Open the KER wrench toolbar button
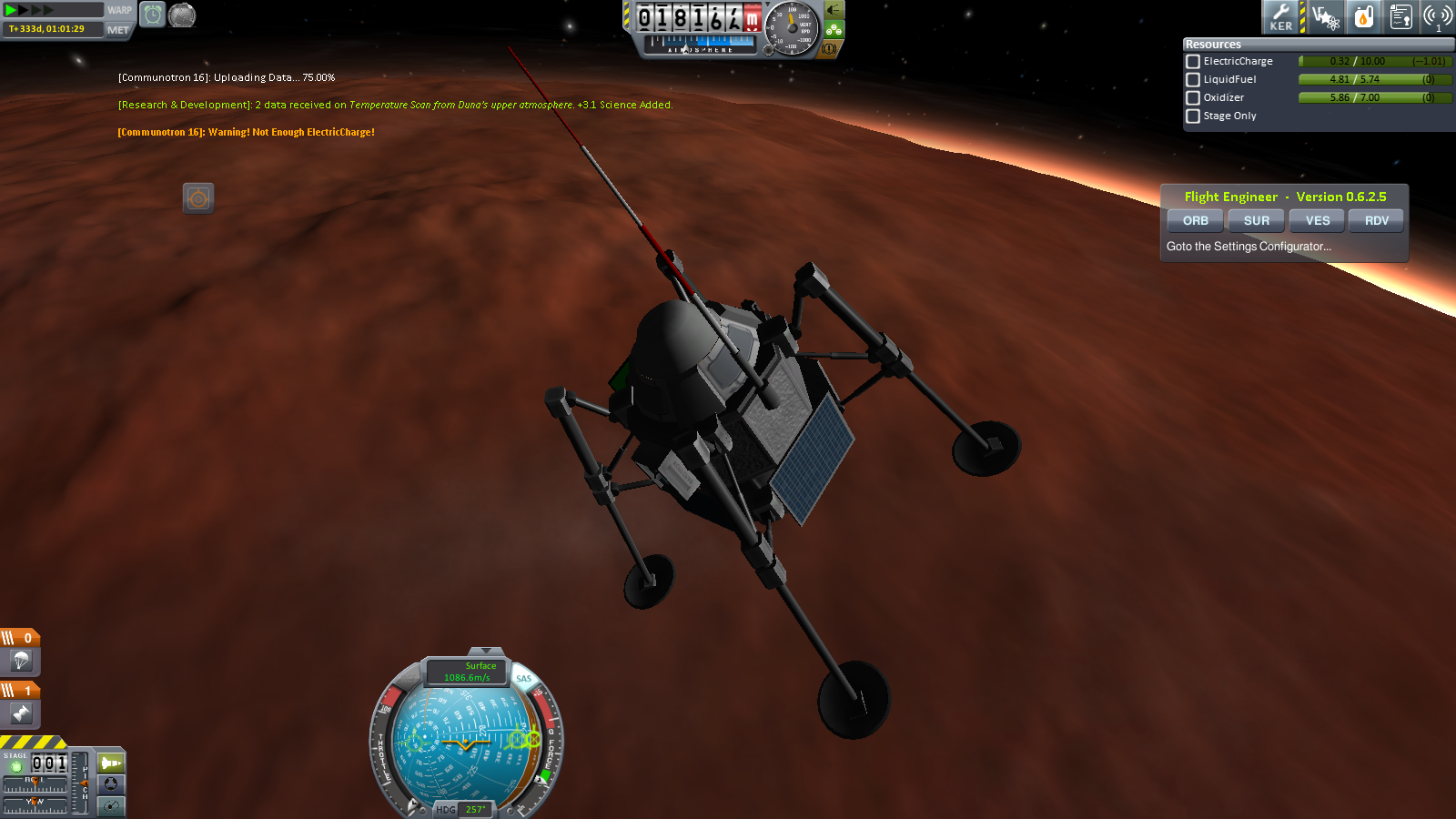This screenshot has width=1456, height=819. (x=1281, y=16)
